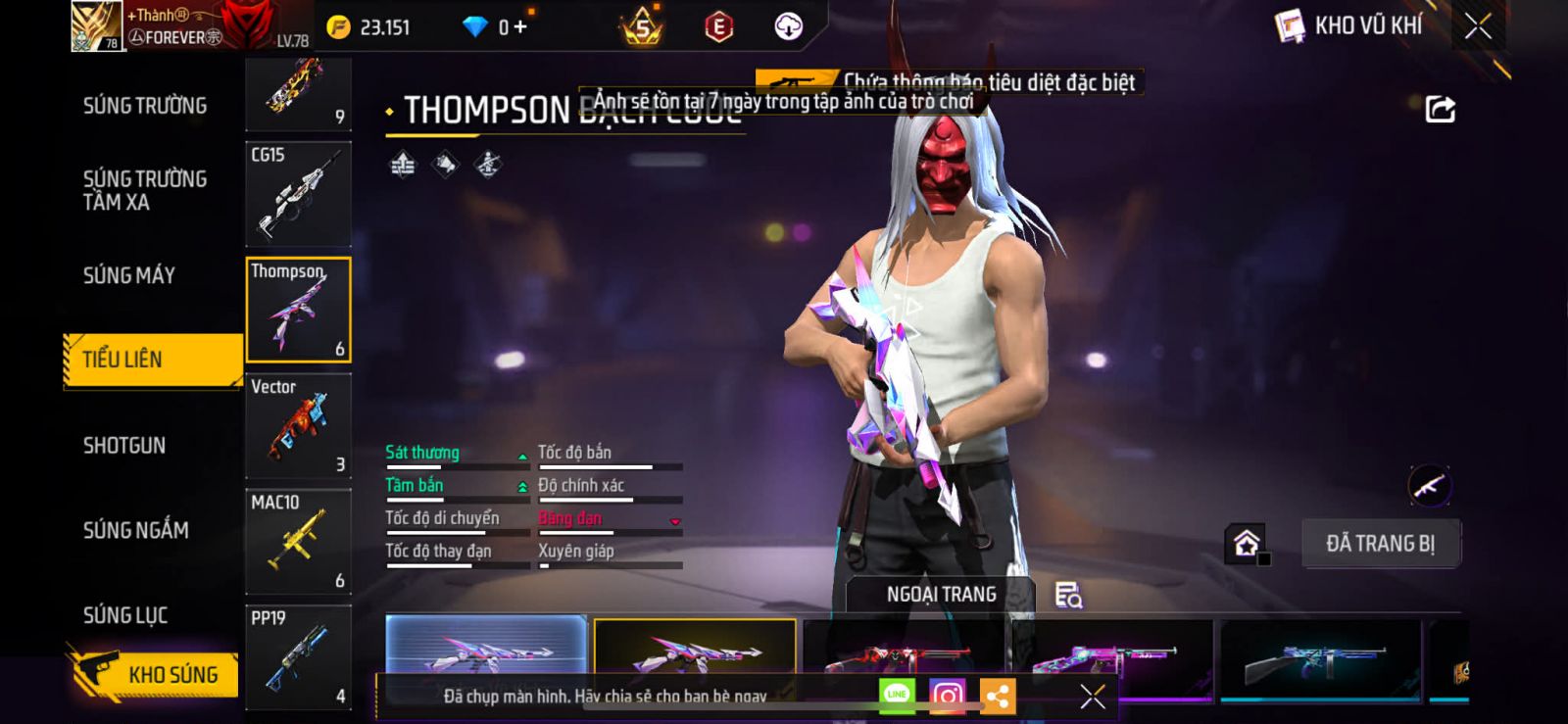Select the Súng Trường weapon category
The width and height of the screenshot is (1568, 724).
[145, 106]
